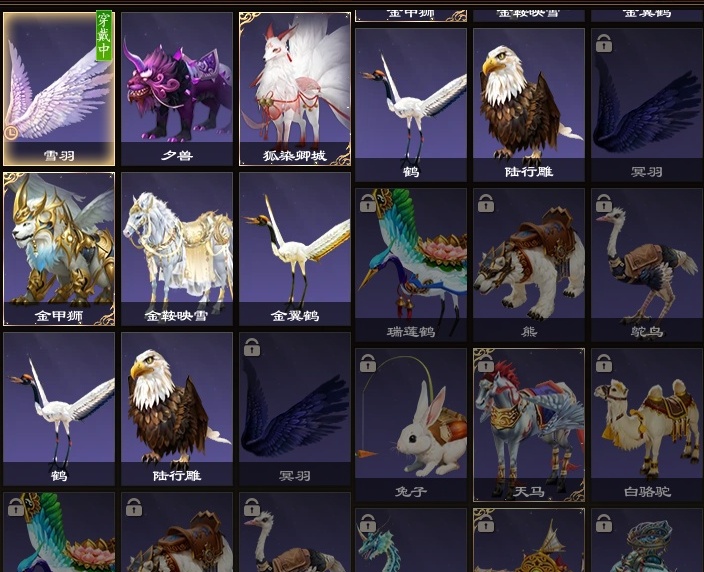Choose the locked 白骆驼 camel mount
The width and height of the screenshot is (704, 572).
[x=646, y=424]
